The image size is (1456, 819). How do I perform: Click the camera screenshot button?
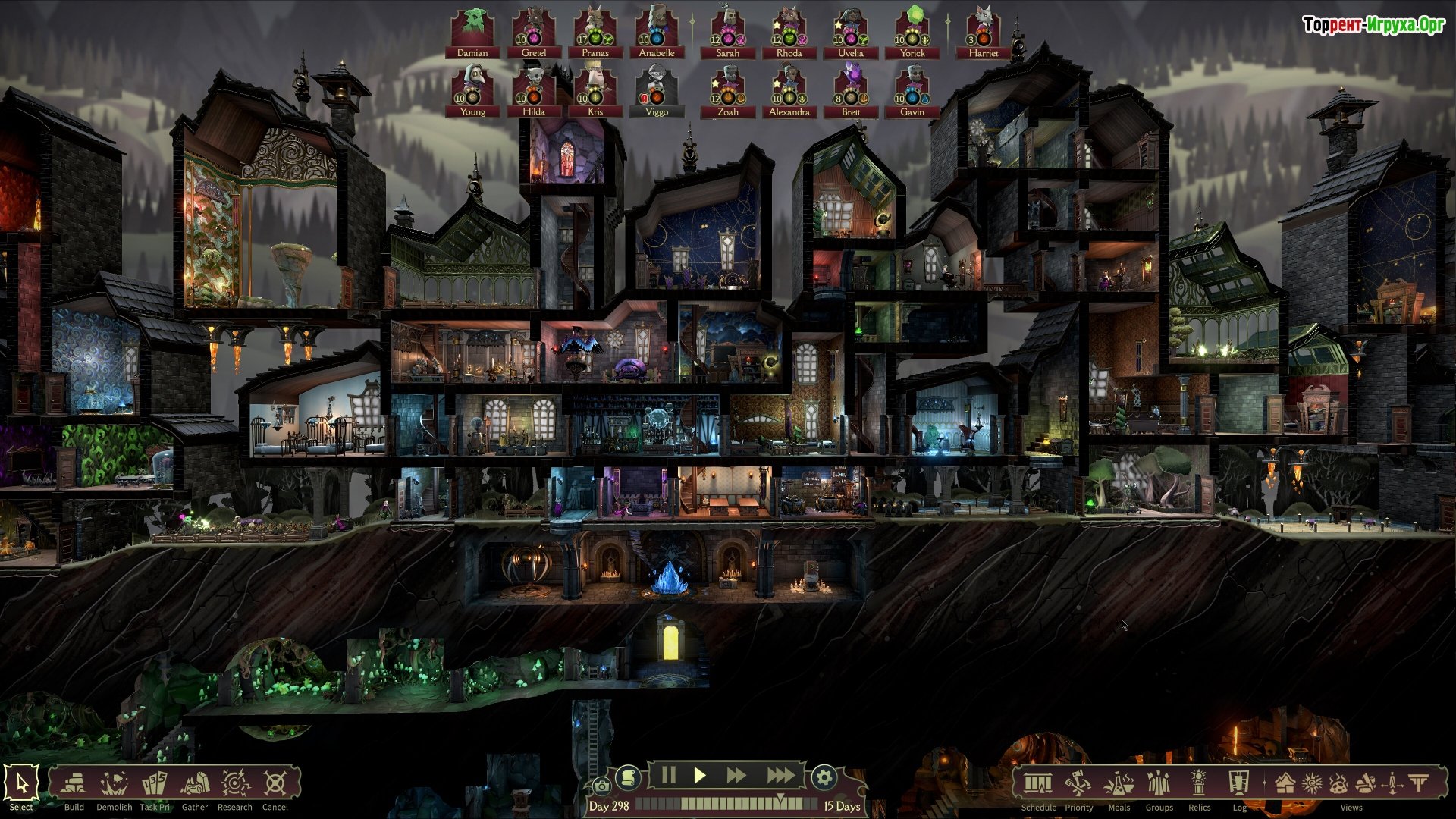[601, 786]
